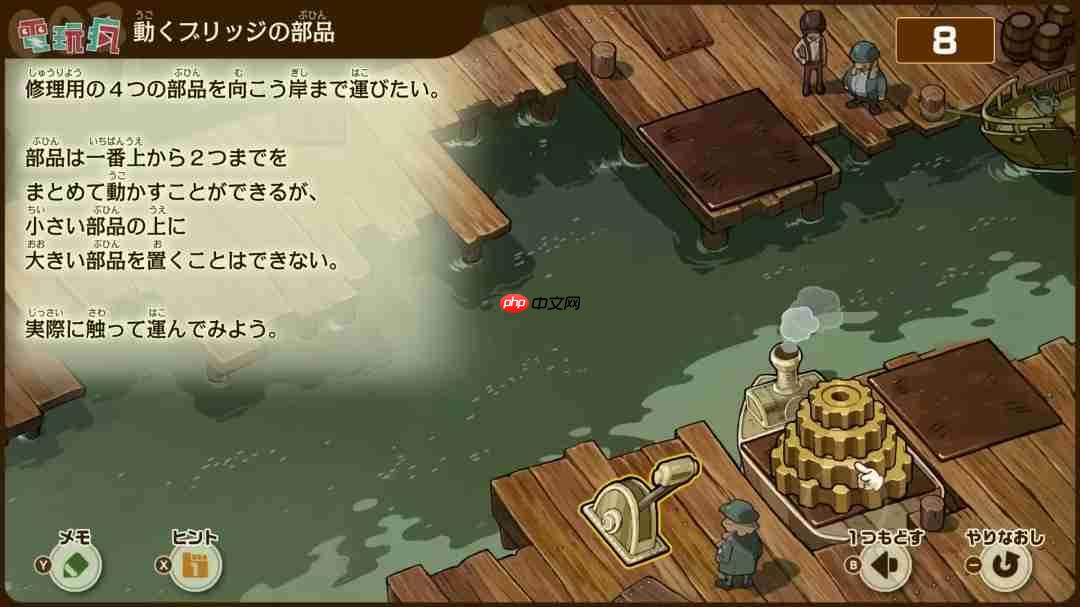Undo one move with 1つもどす
This screenshot has height=607, width=1080.
tap(884, 567)
